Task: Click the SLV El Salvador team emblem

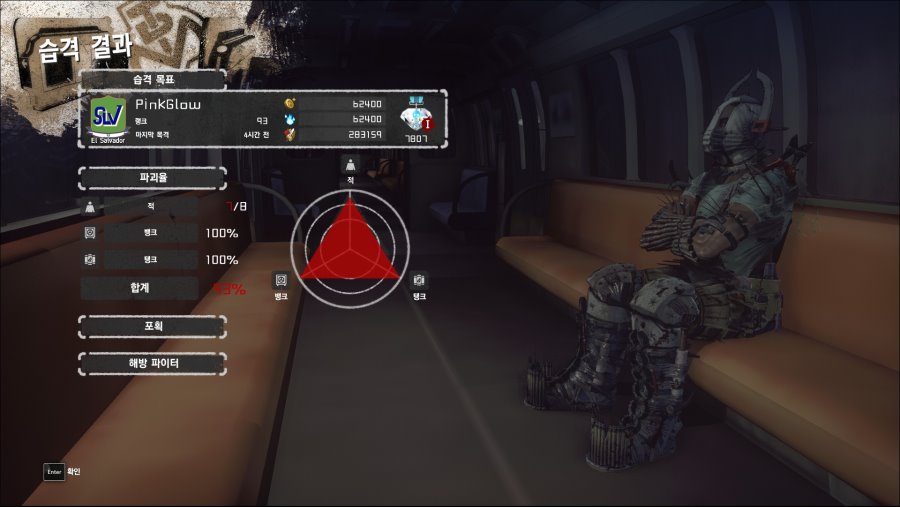Action: point(108,117)
